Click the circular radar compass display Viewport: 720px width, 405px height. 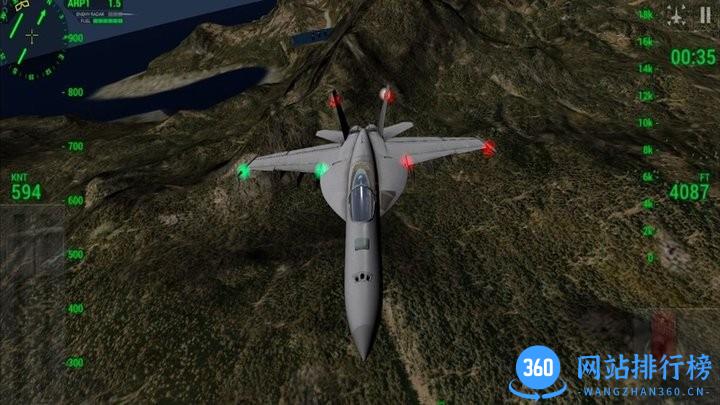(x=31, y=40)
